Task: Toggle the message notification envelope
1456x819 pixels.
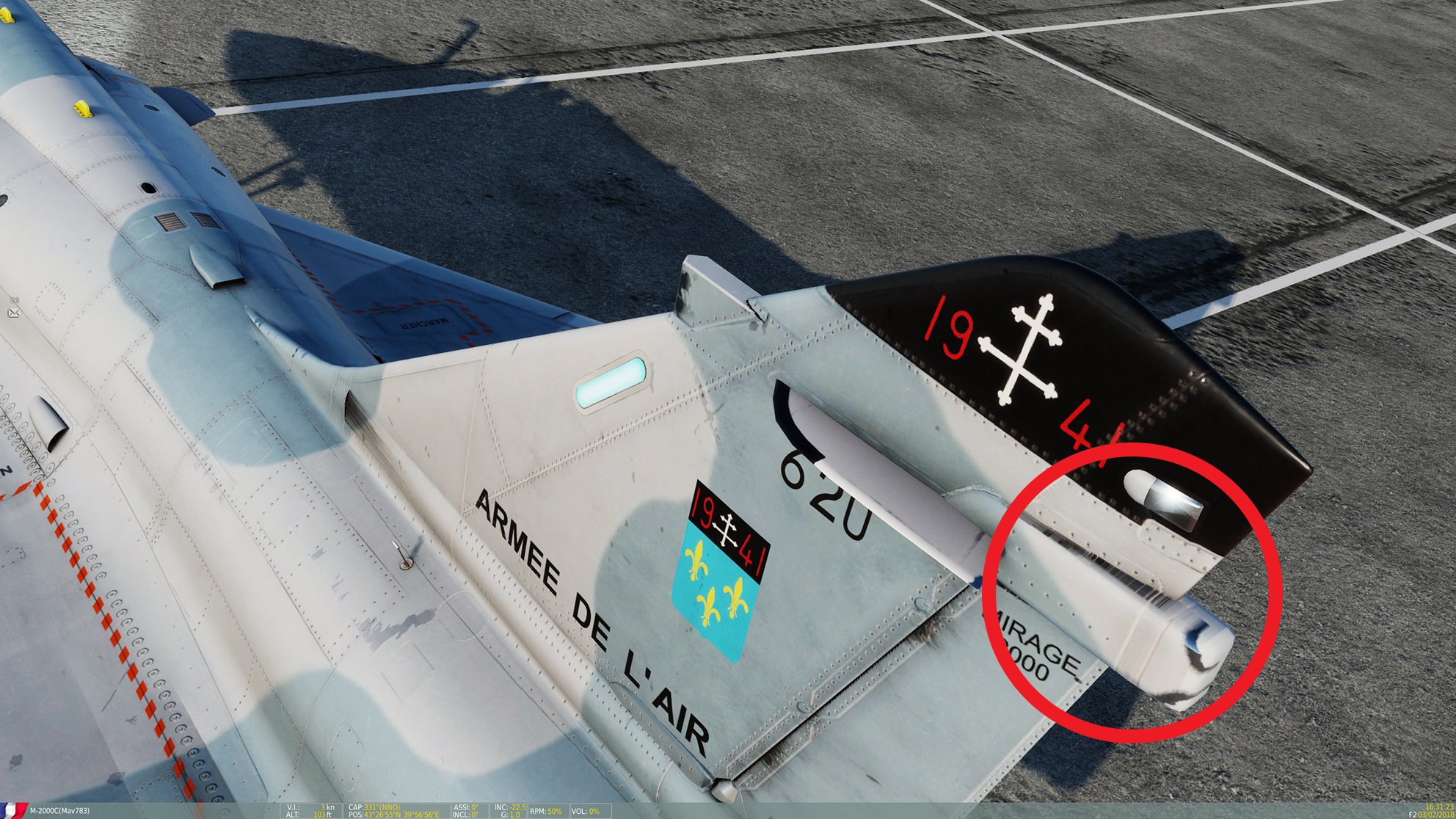Action: (x=13, y=313)
